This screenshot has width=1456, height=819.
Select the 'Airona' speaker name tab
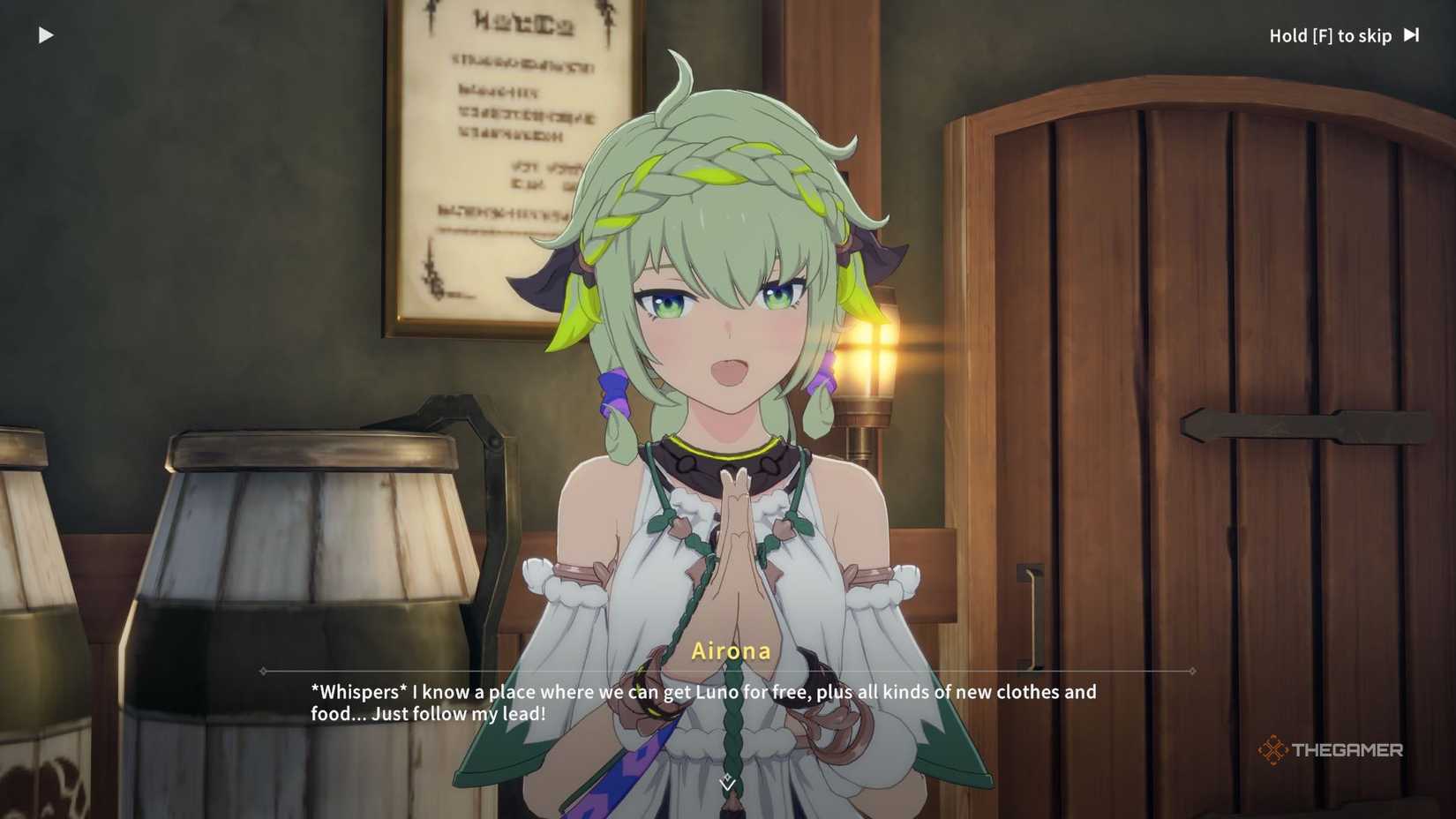click(x=730, y=650)
